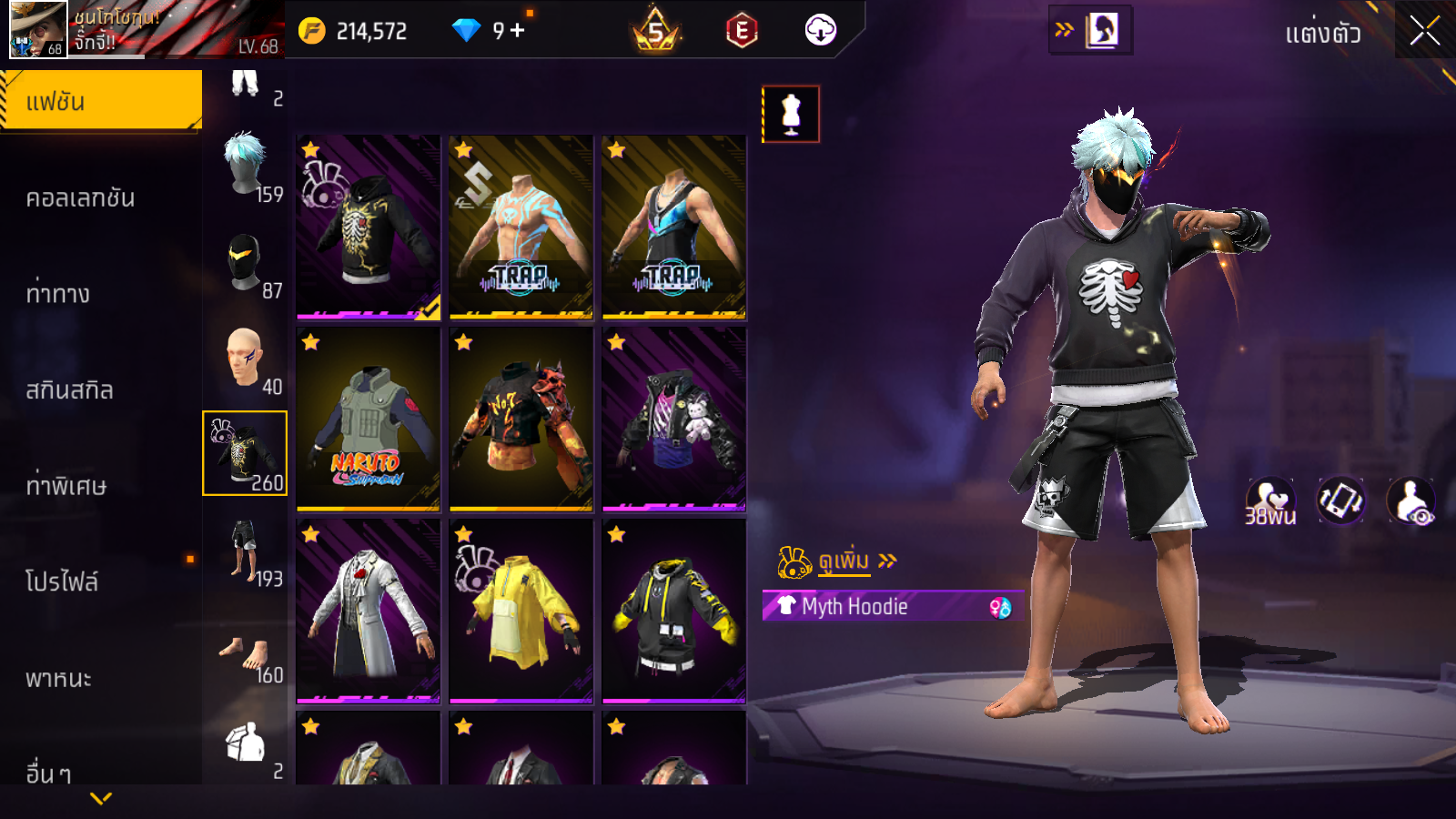Close the outfit screen with the X
The width and height of the screenshot is (1456, 819).
pyautogui.click(x=1424, y=31)
